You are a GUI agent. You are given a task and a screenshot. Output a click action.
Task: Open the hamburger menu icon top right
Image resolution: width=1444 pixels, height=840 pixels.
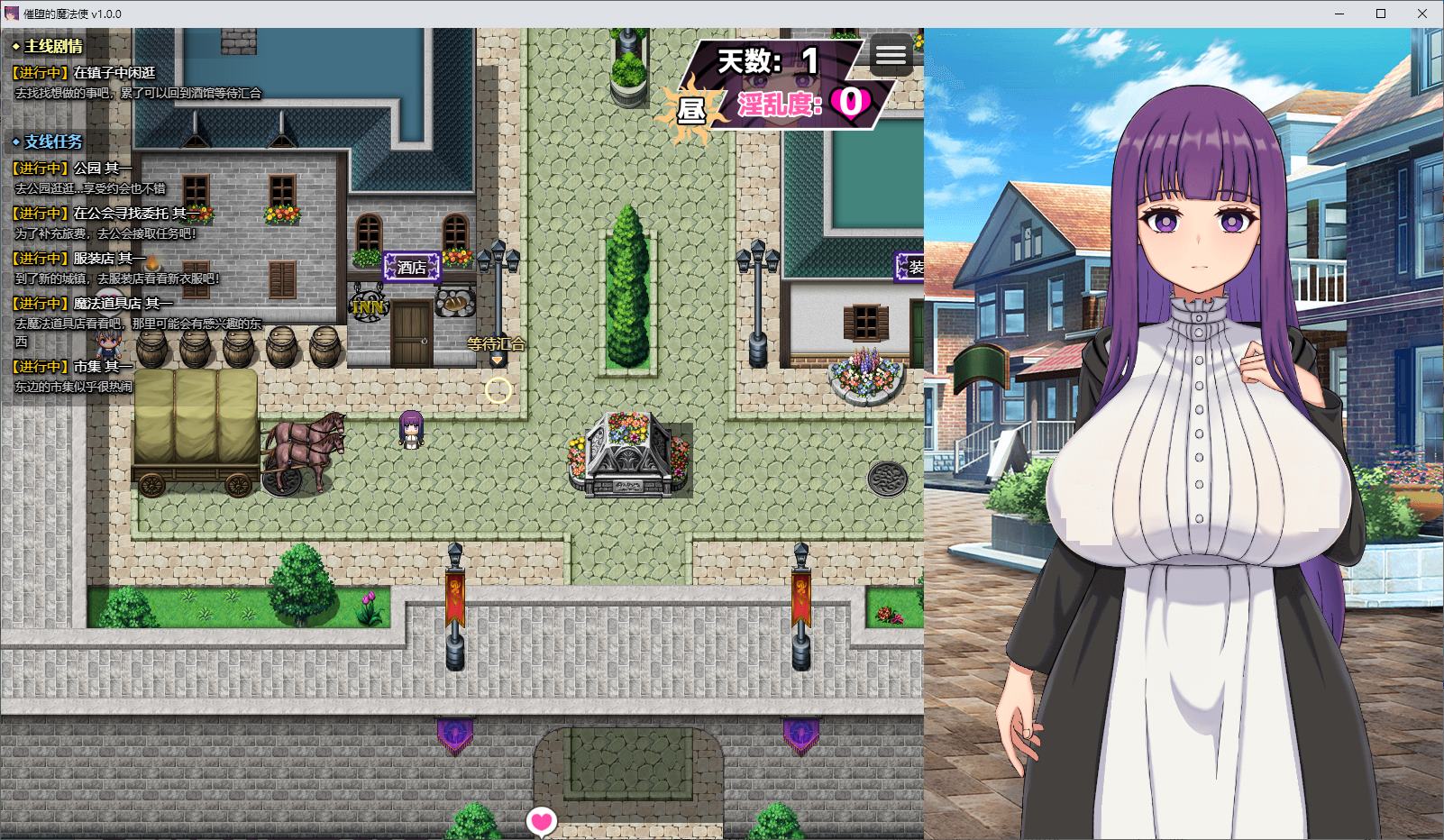(x=891, y=55)
